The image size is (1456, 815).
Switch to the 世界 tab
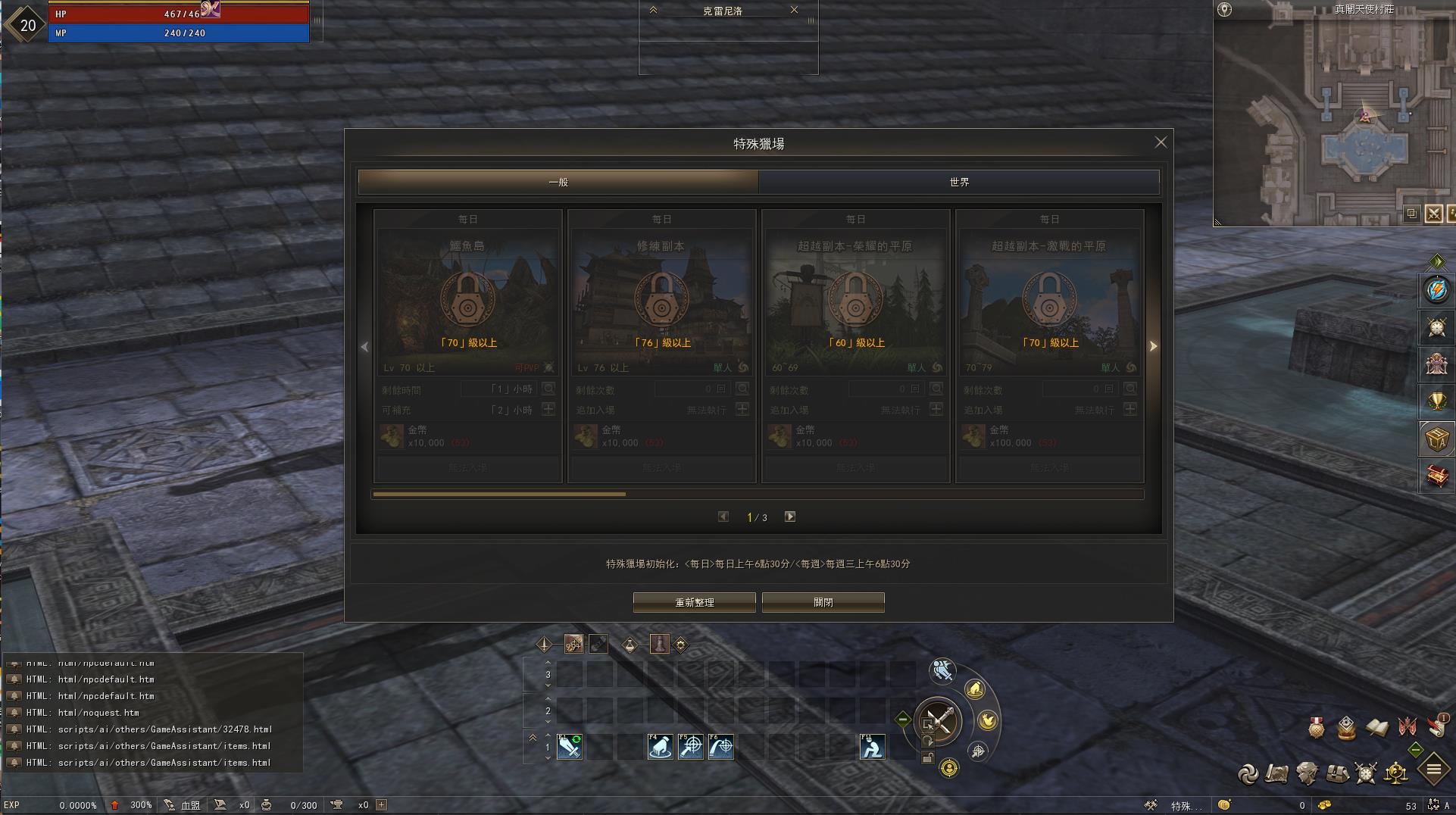click(958, 182)
